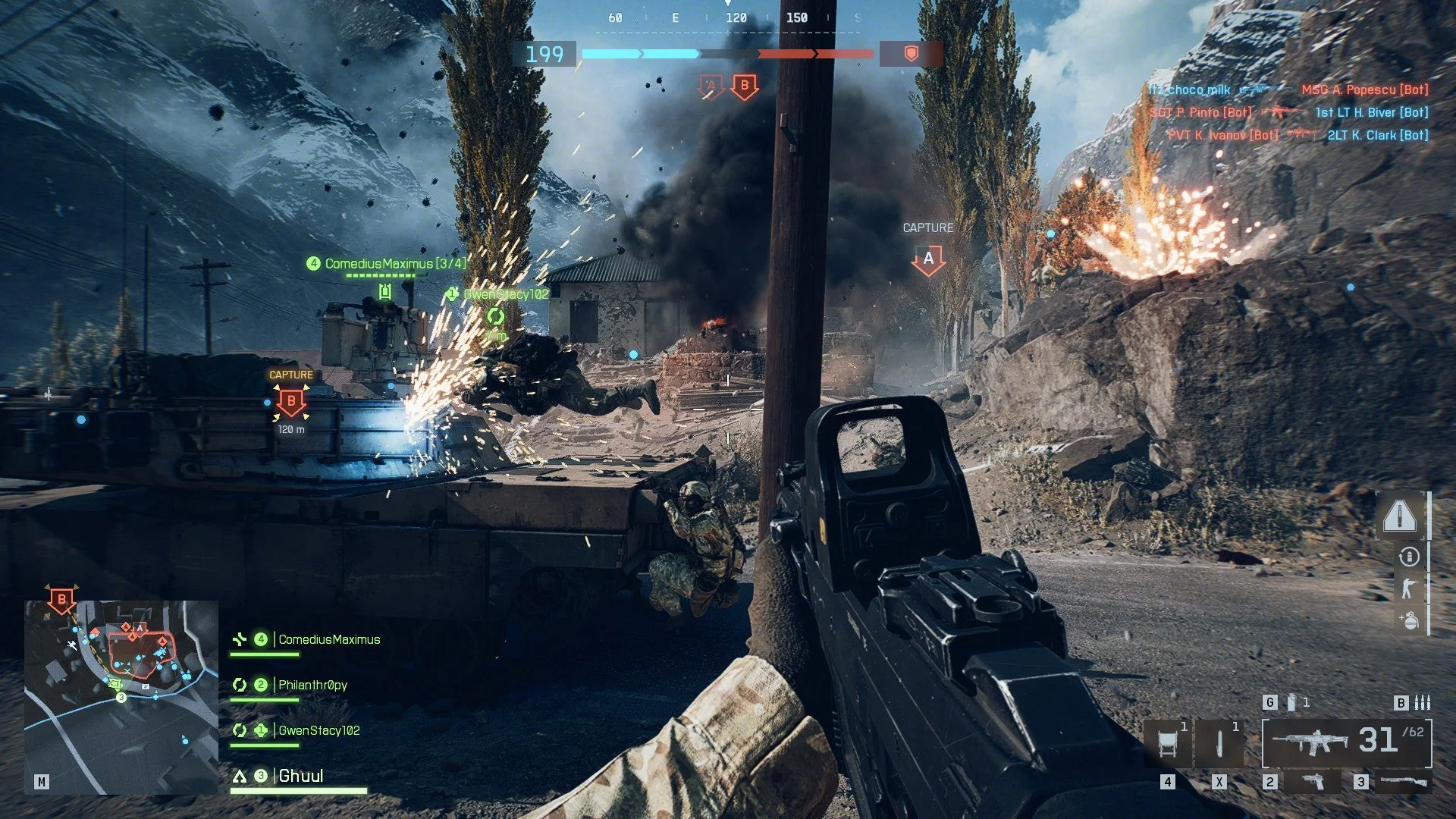Click the triangular bullet perk icon
Image resolution: width=1456 pixels, height=819 pixels.
click(1399, 516)
